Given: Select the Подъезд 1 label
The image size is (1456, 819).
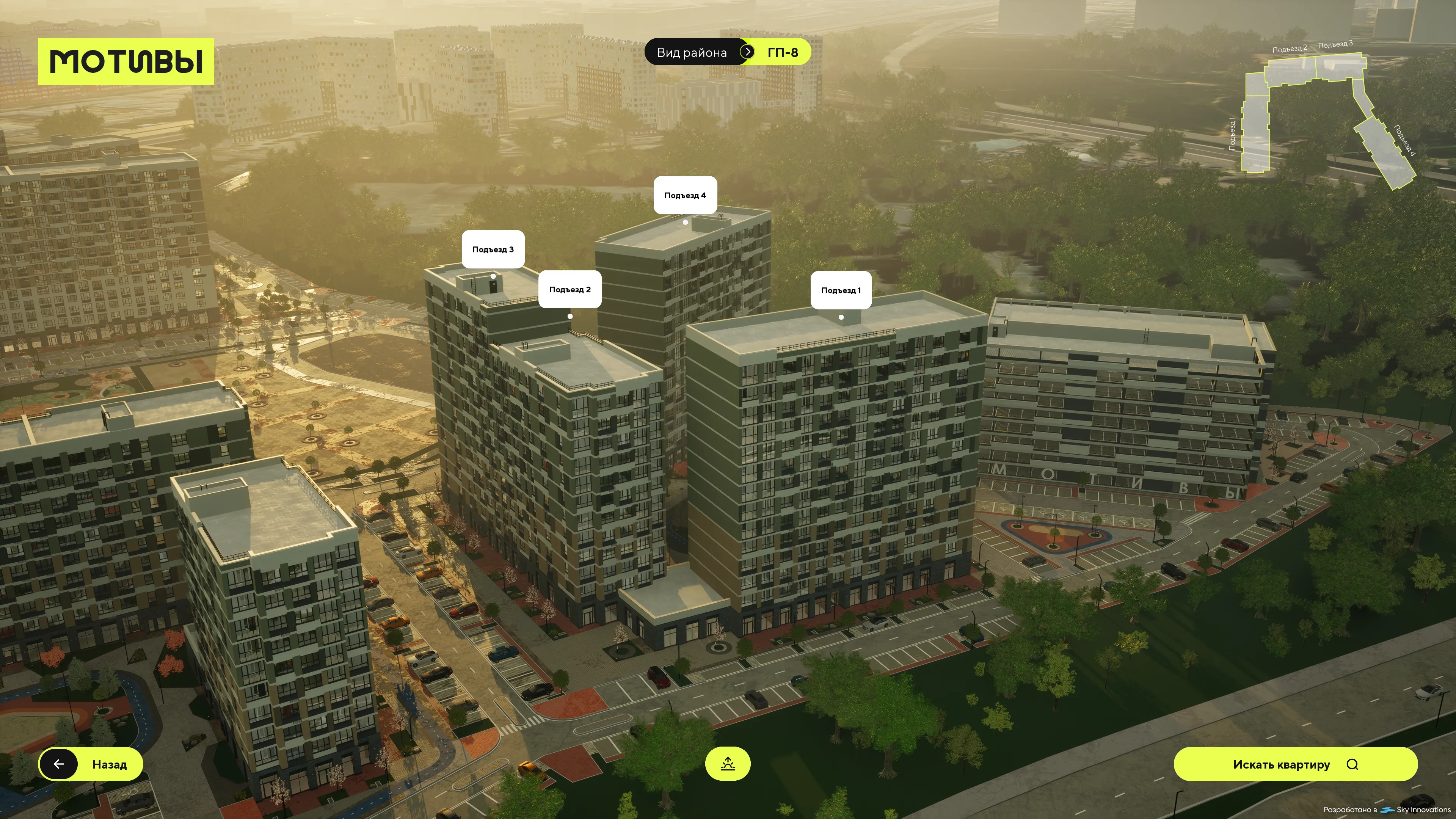Looking at the screenshot, I should point(841,290).
